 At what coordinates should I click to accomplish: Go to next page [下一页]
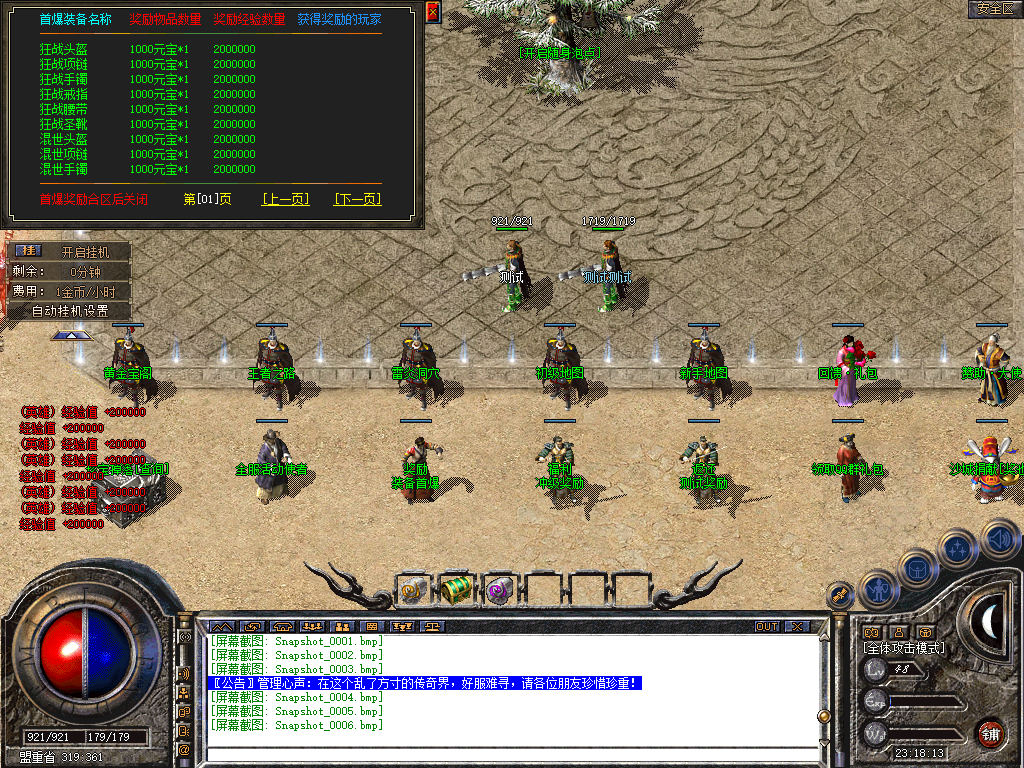click(x=357, y=199)
